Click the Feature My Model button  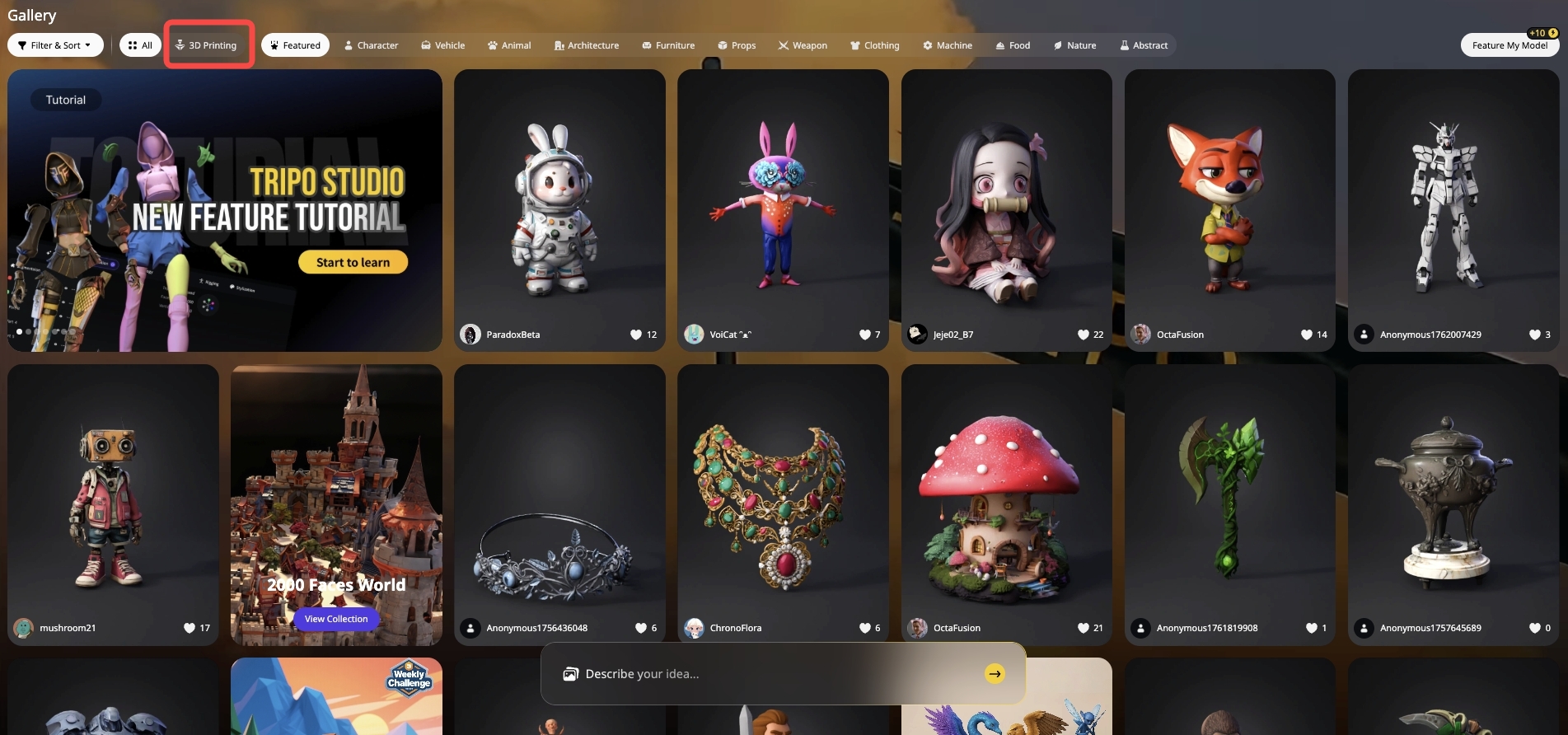point(1509,45)
